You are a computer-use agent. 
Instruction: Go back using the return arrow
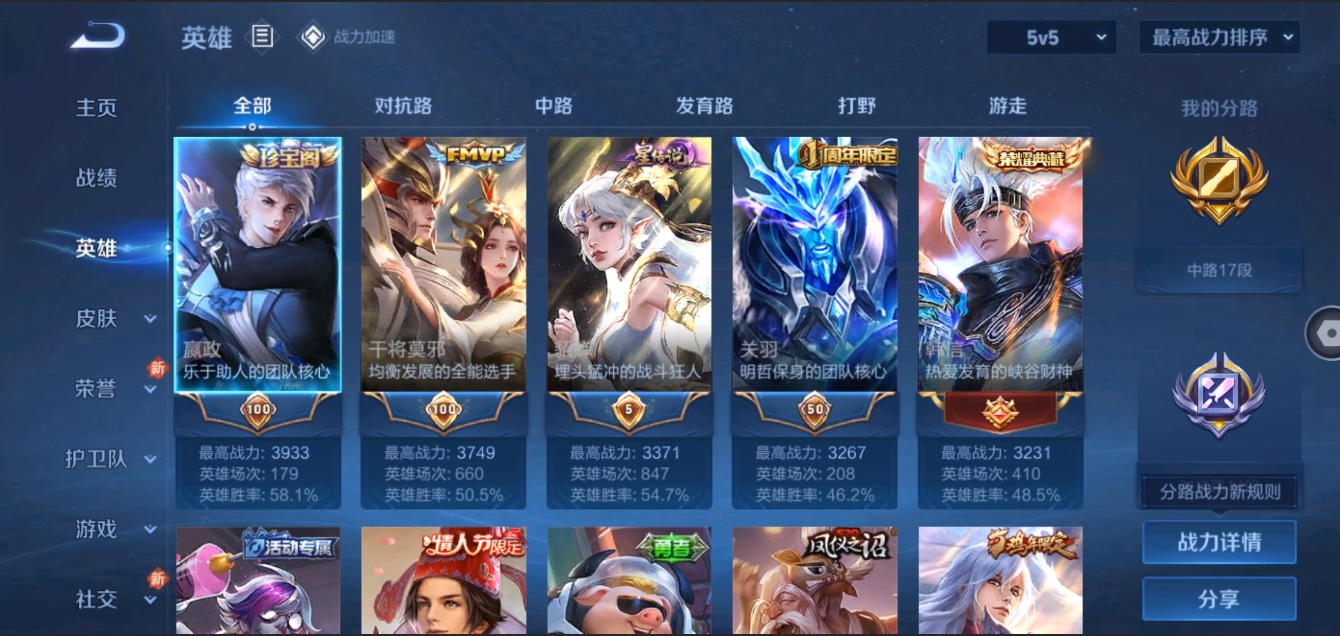coord(97,37)
